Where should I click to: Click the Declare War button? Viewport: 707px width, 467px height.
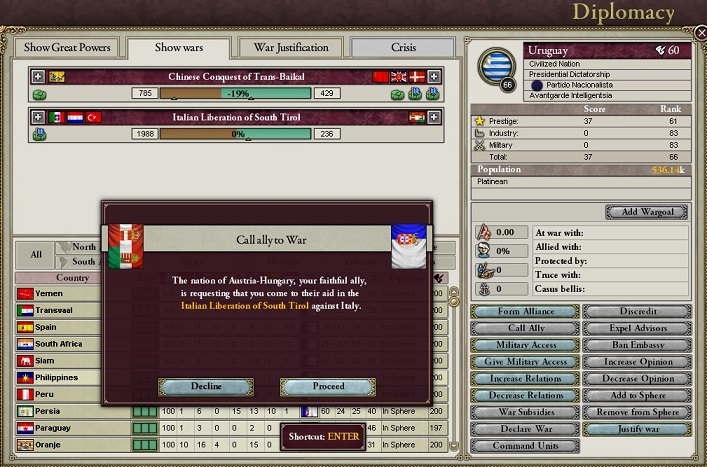point(526,429)
